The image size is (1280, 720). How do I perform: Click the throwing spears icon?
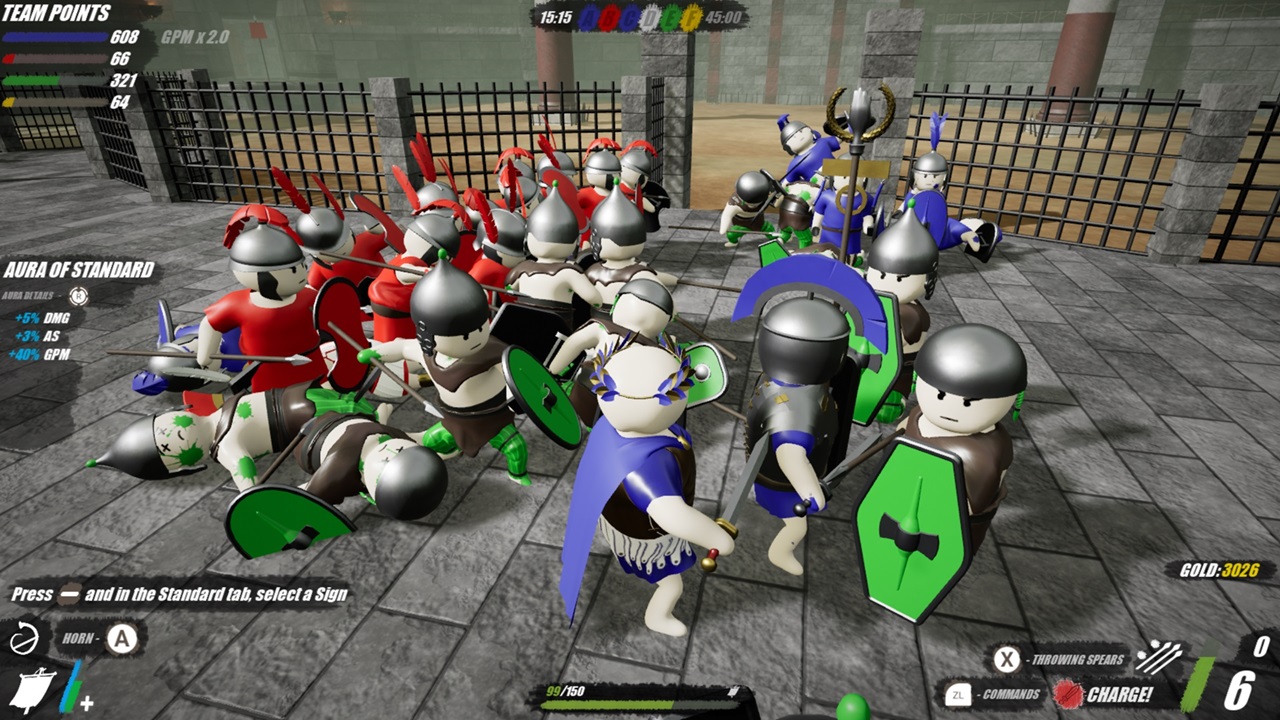click(x=1160, y=658)
